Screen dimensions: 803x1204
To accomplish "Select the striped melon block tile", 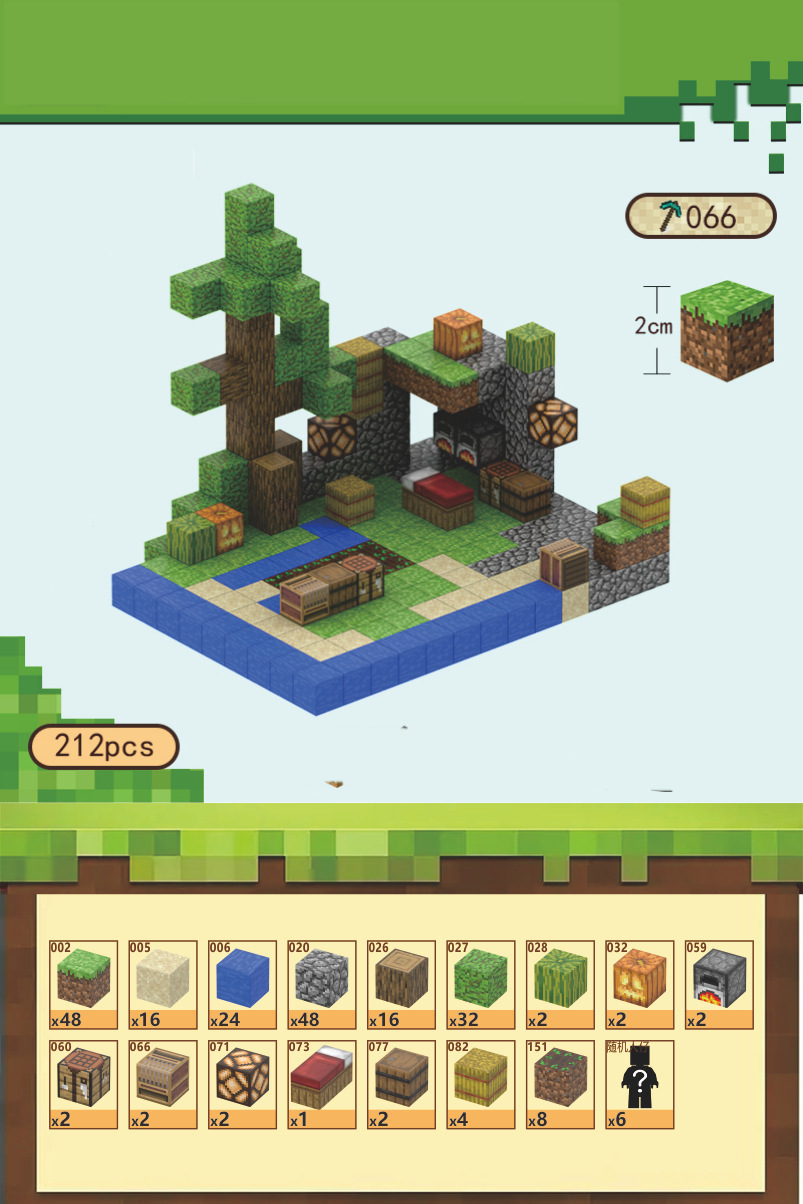I will [x=561, y=985].
